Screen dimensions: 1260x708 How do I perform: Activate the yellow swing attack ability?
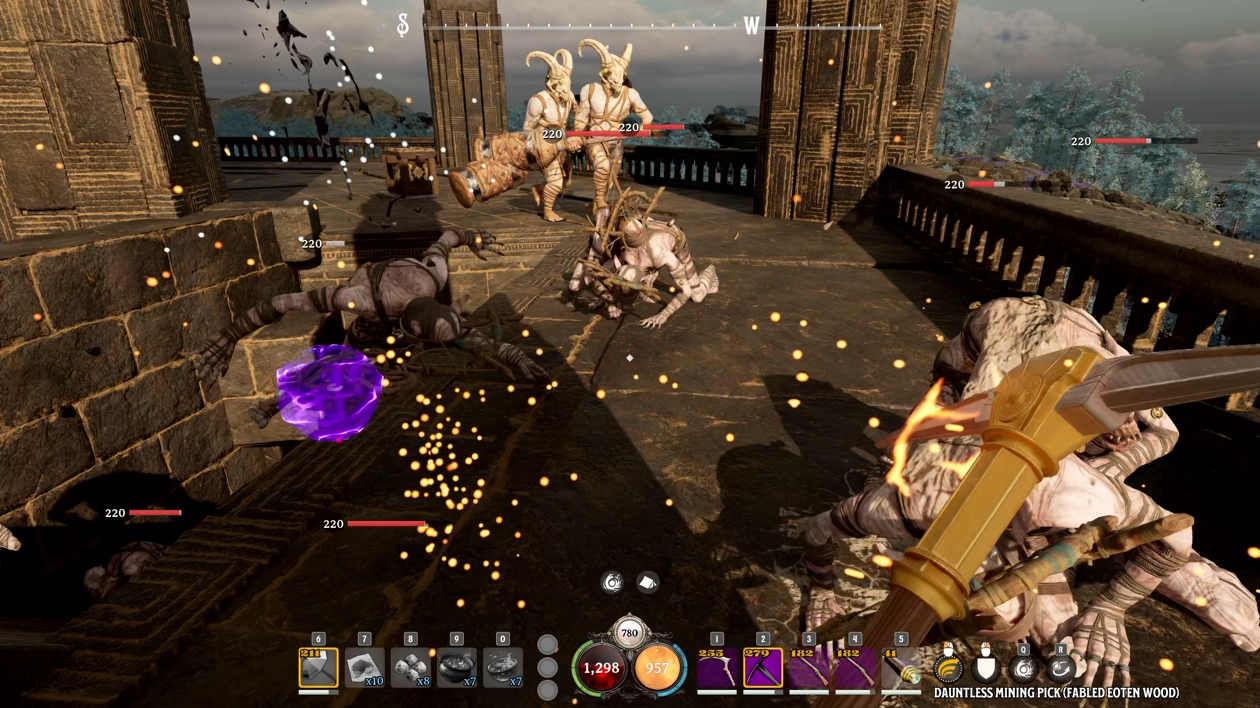[x=947, y=667]
